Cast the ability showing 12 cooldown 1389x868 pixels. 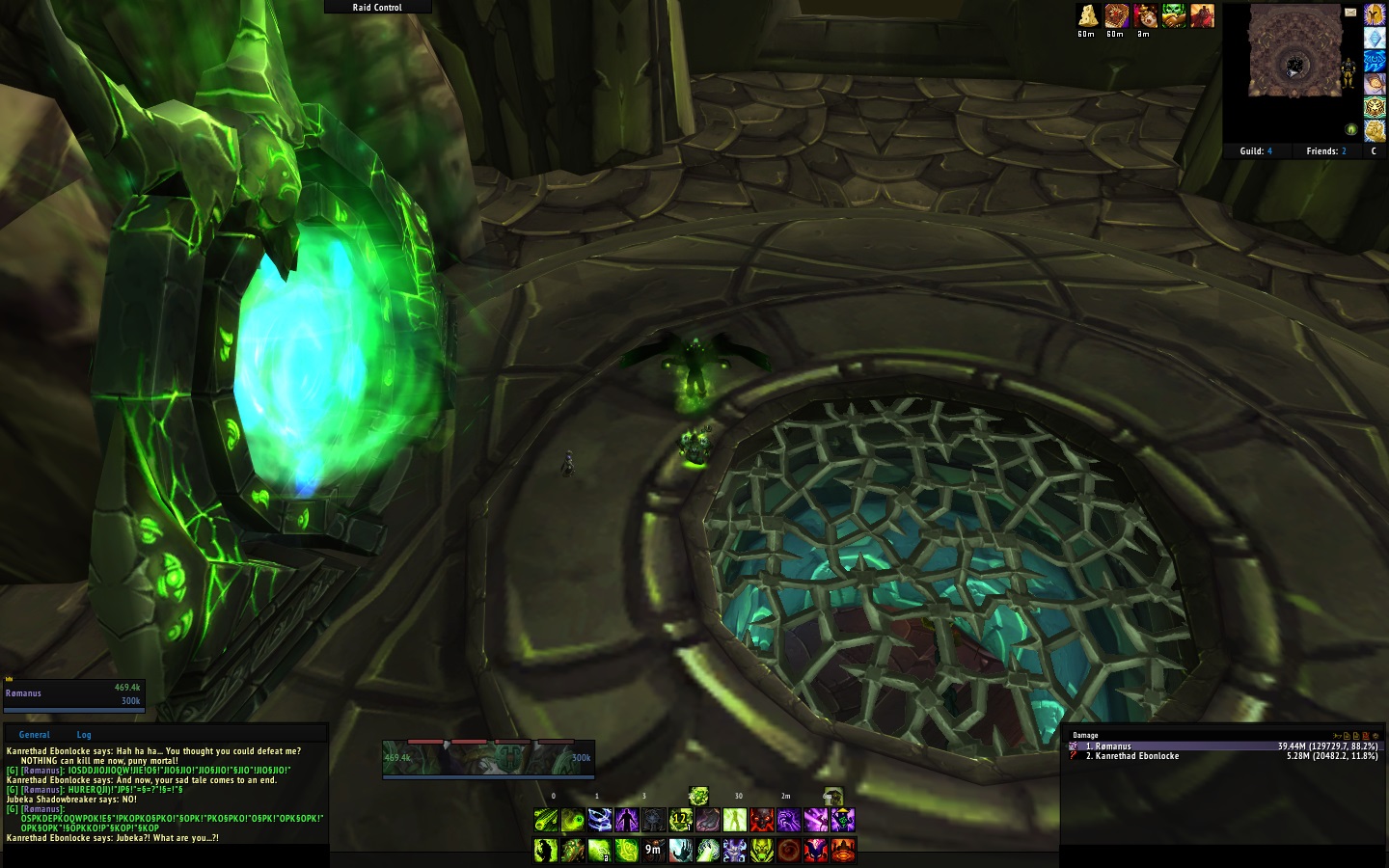pyautogui.click(x=681, y=821)
